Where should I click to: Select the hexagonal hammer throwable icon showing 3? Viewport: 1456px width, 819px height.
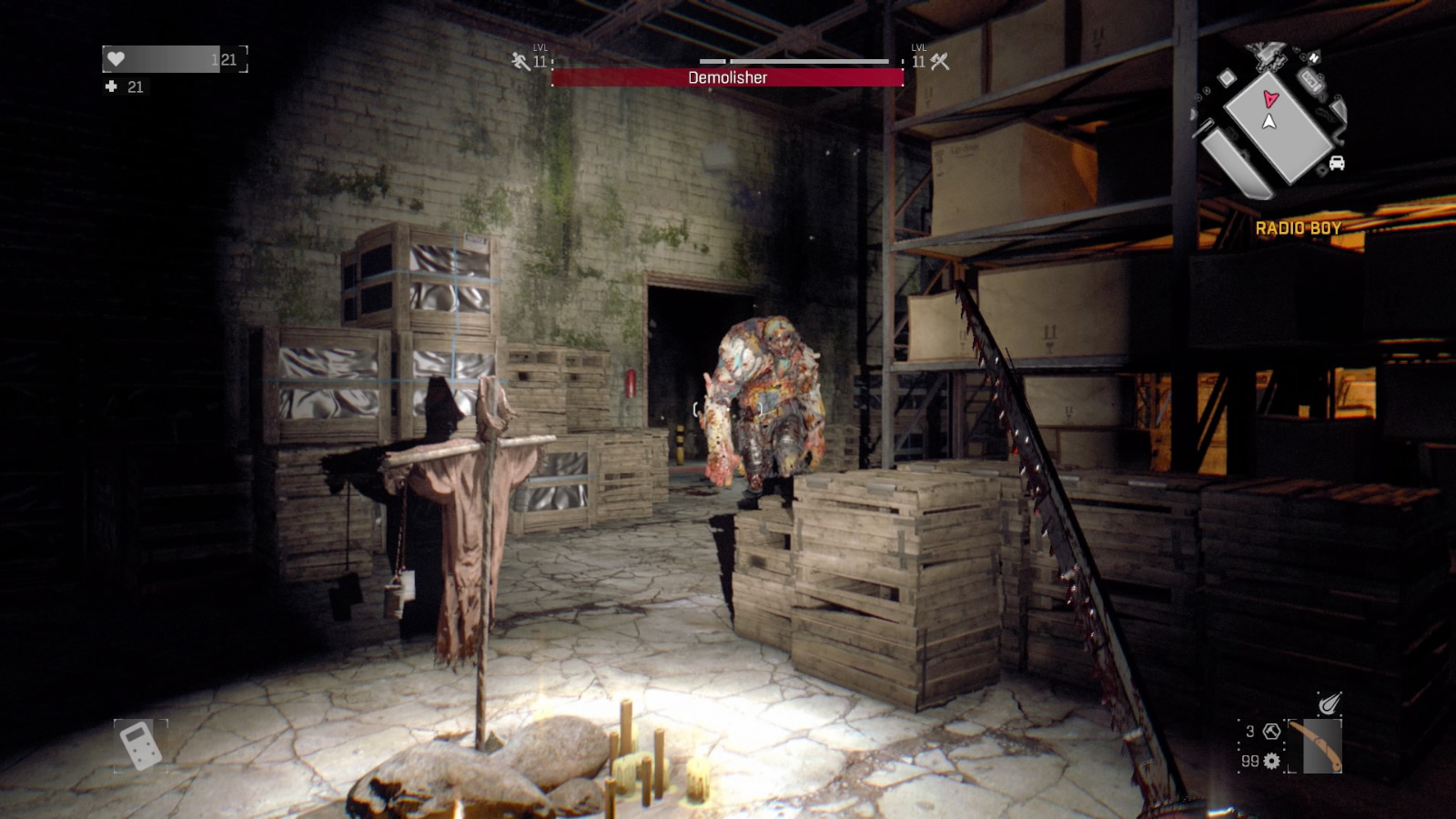pyautogui.click(x=1271, y=731)
